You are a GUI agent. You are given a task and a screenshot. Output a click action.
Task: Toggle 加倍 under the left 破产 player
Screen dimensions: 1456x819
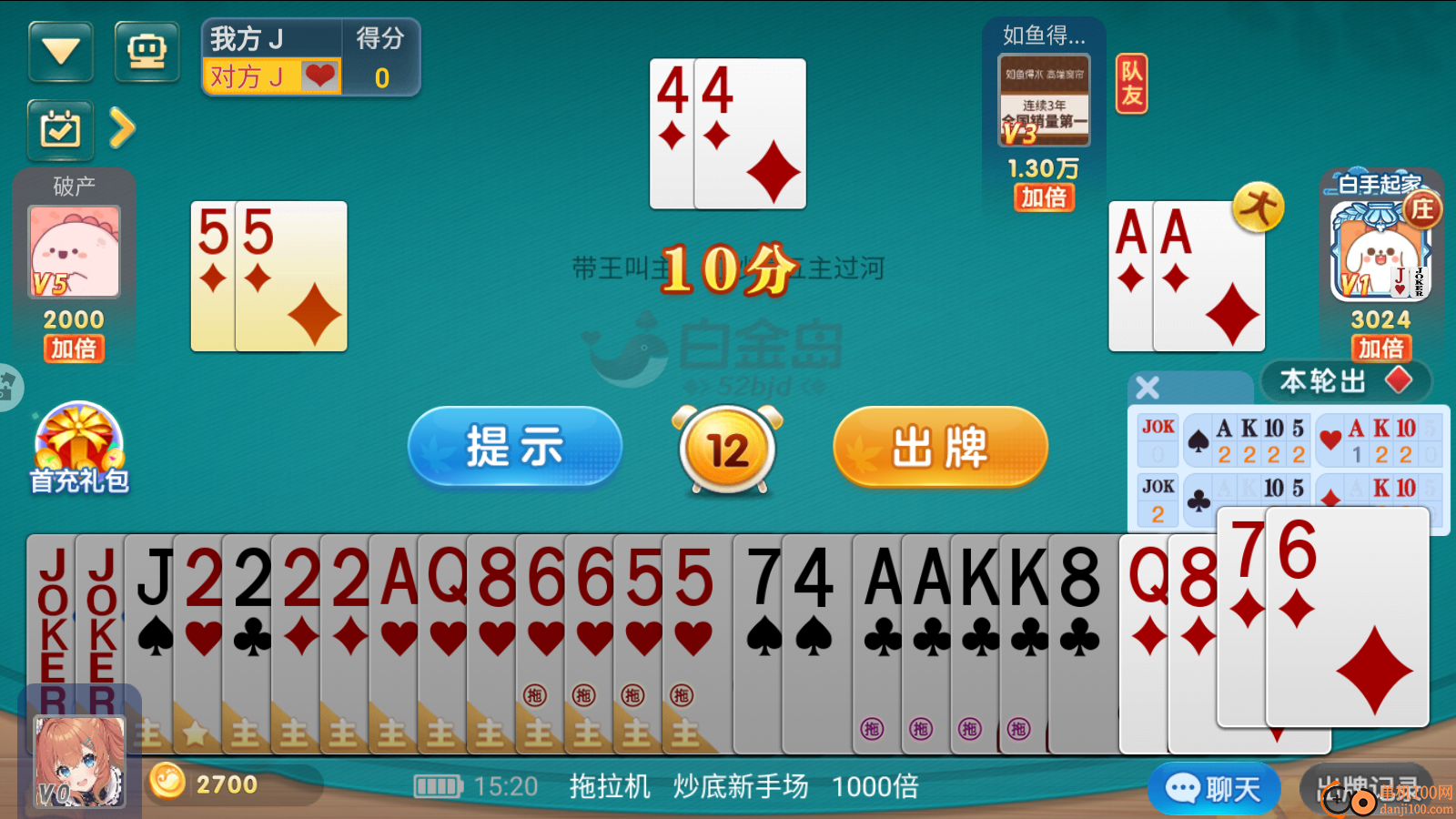[73, 349]
